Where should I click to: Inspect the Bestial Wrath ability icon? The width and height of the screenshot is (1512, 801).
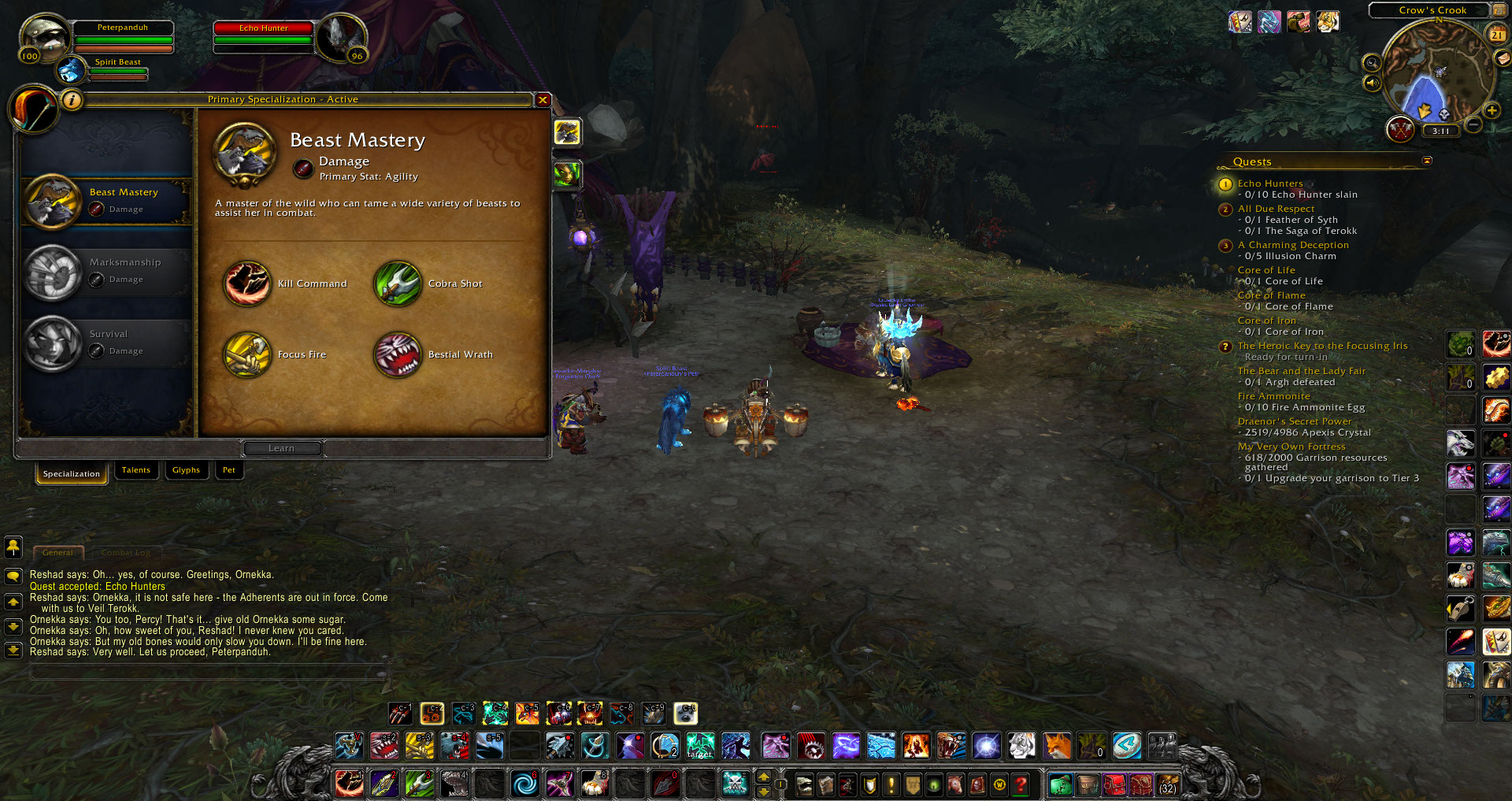[398, 354]
